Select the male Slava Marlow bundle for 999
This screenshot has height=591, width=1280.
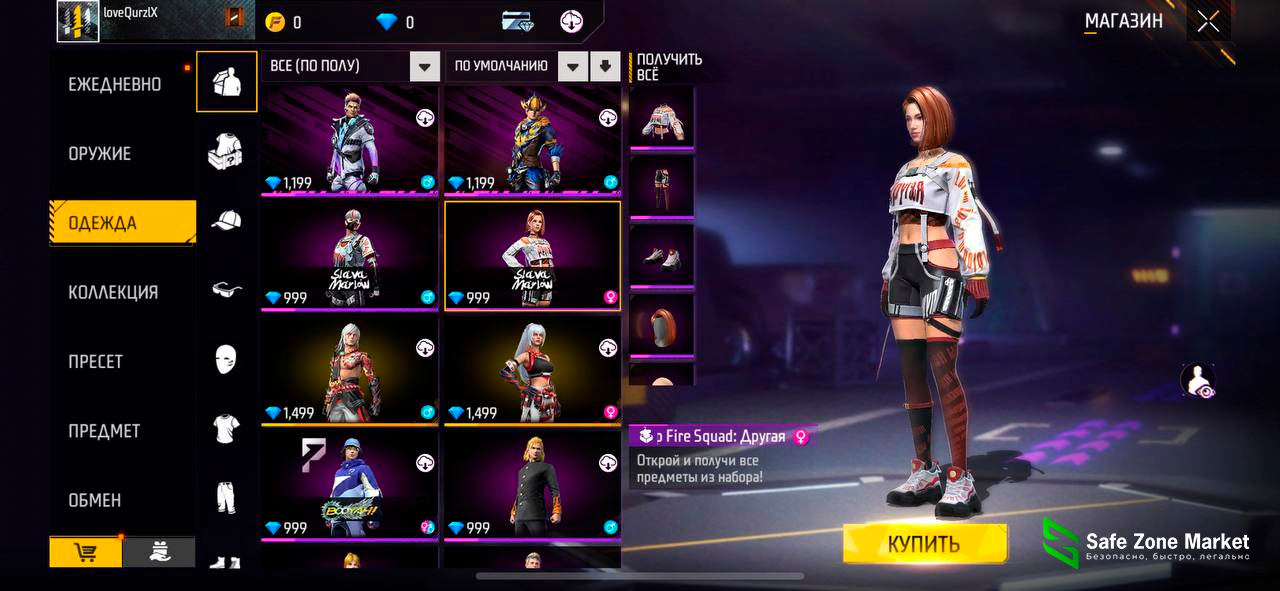(350, 256)
